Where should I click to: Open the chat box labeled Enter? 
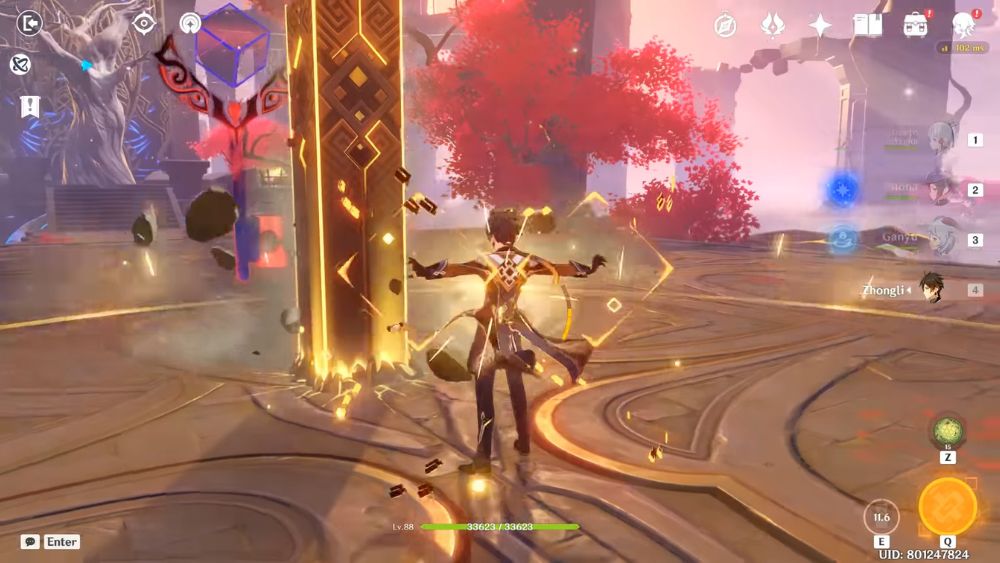(x=50, y=541)
